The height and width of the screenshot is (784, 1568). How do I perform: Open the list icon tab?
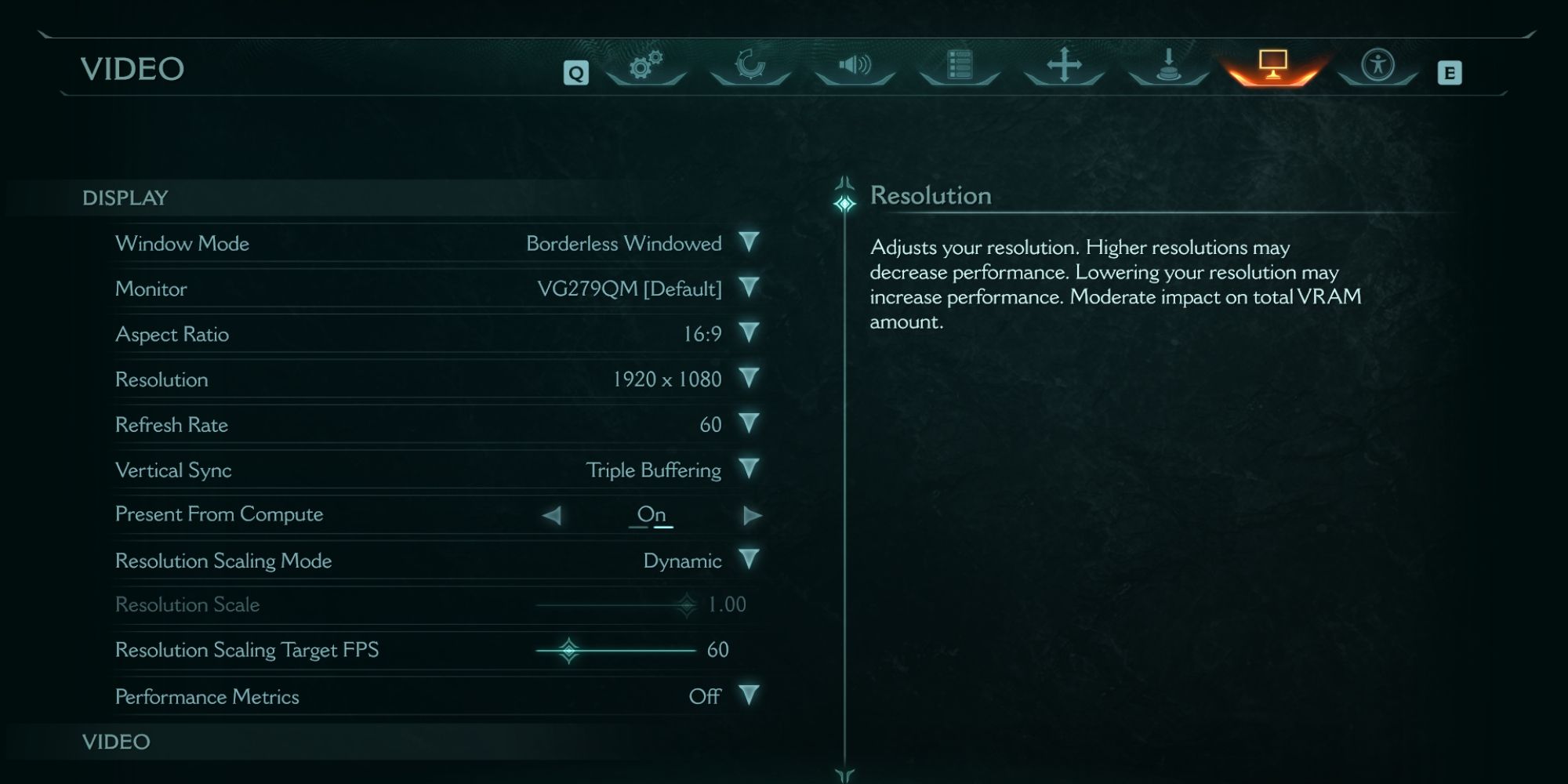pyautogui.click(x=960, y=65)
